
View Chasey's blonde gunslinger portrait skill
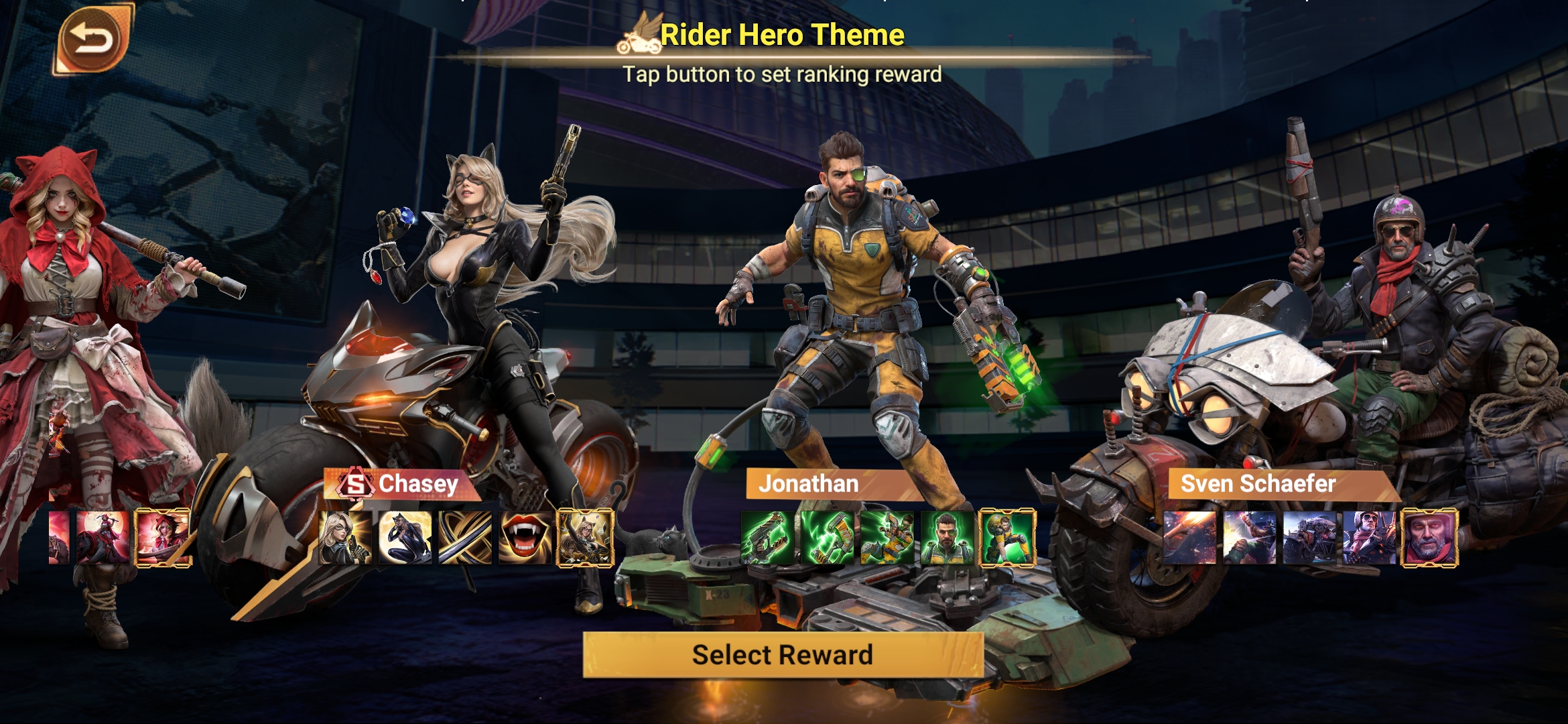345,538
